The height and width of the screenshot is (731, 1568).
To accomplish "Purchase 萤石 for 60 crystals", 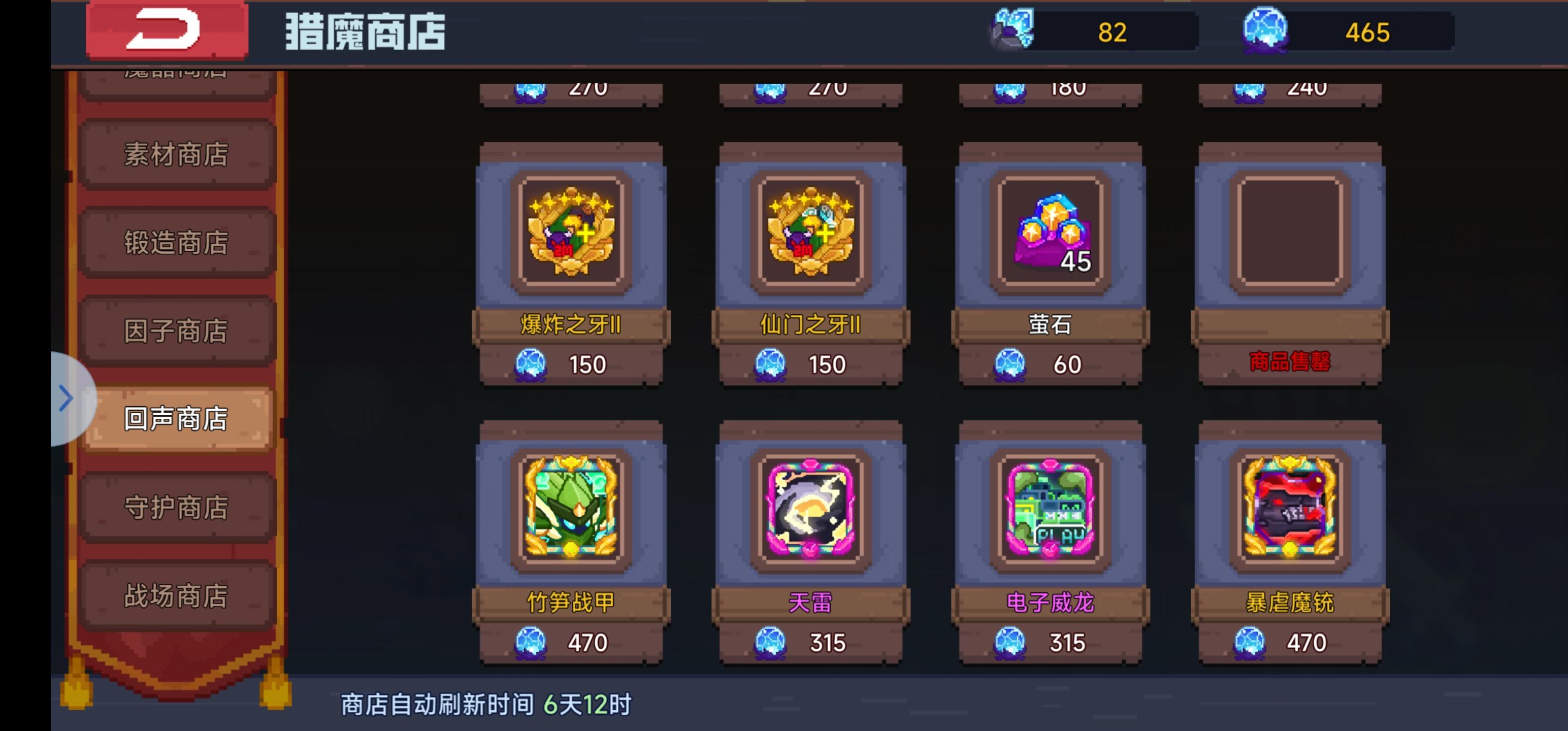I will [x=1049, y=363].
